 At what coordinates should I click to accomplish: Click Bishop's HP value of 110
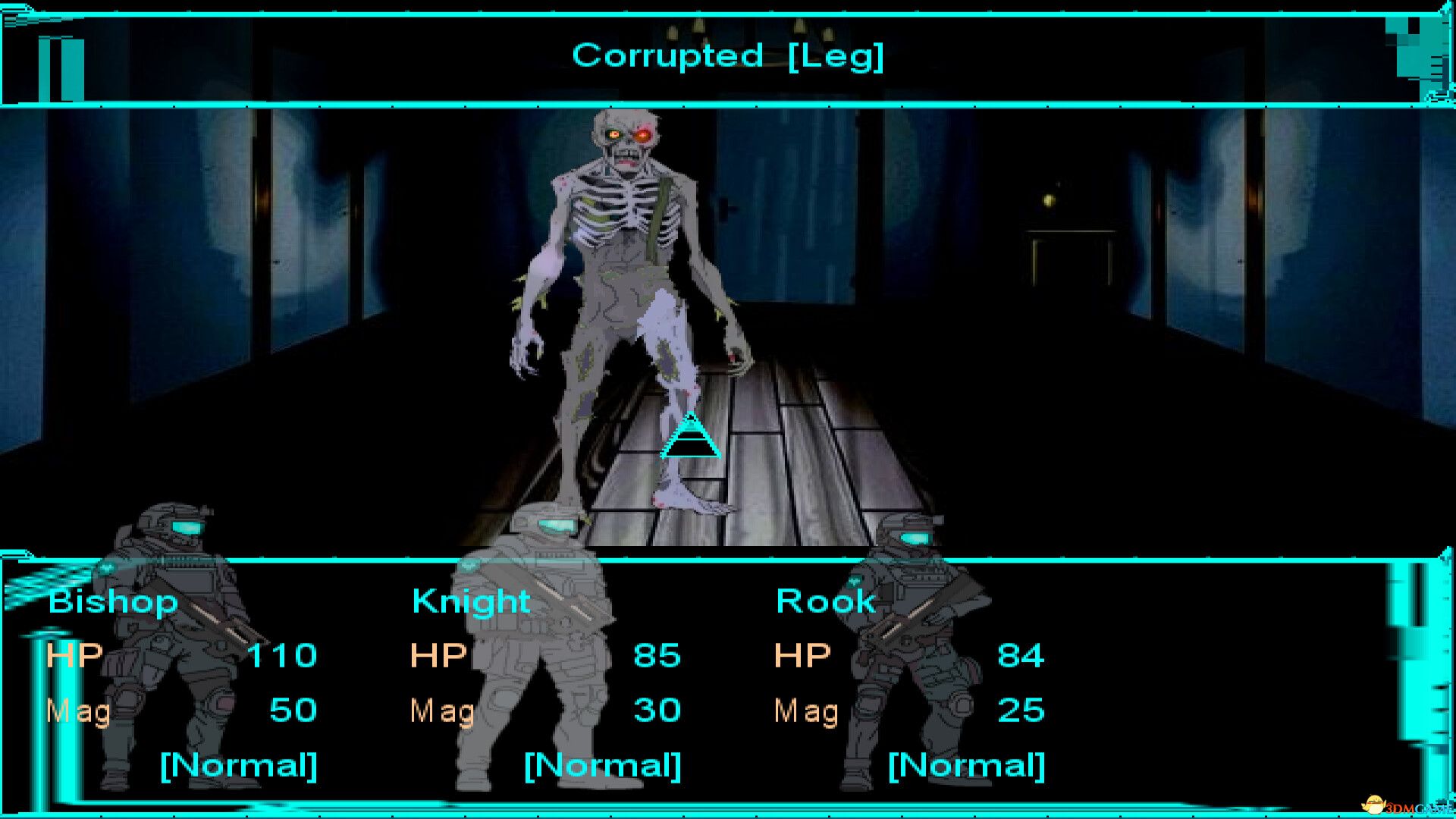(284, 655)
